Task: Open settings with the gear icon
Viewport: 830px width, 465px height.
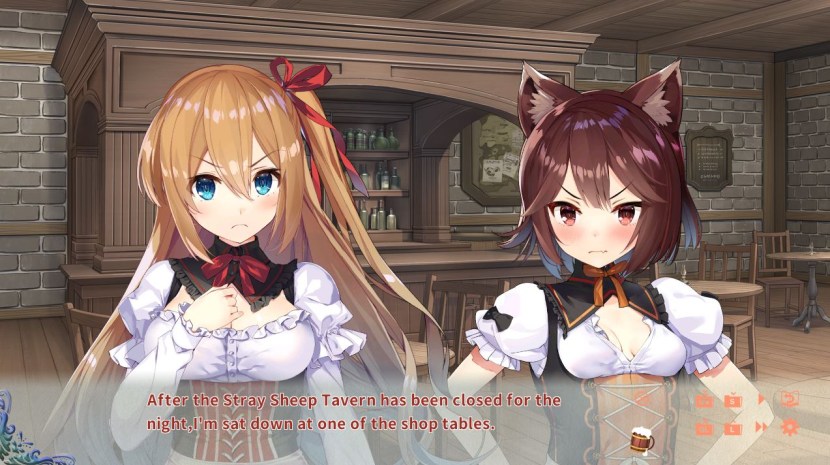Action: 790,428
